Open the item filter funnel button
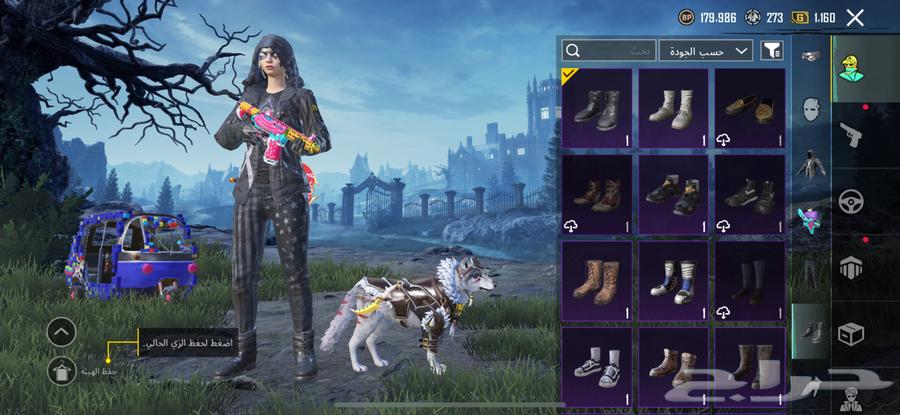Viewport: 900px width, 415px height. 772,49
